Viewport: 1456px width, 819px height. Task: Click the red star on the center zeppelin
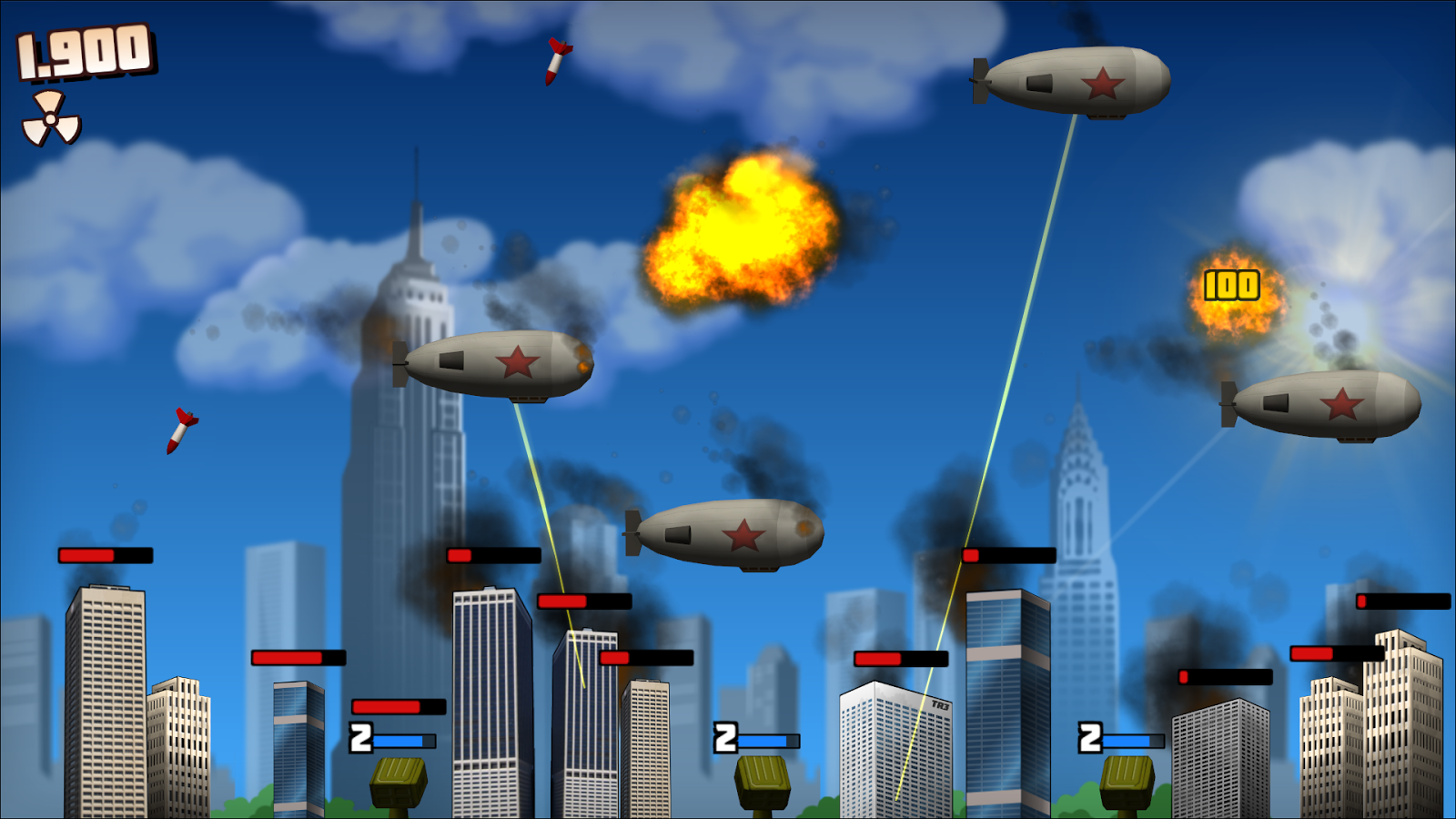pyautogui.click(x=744, y=532)
